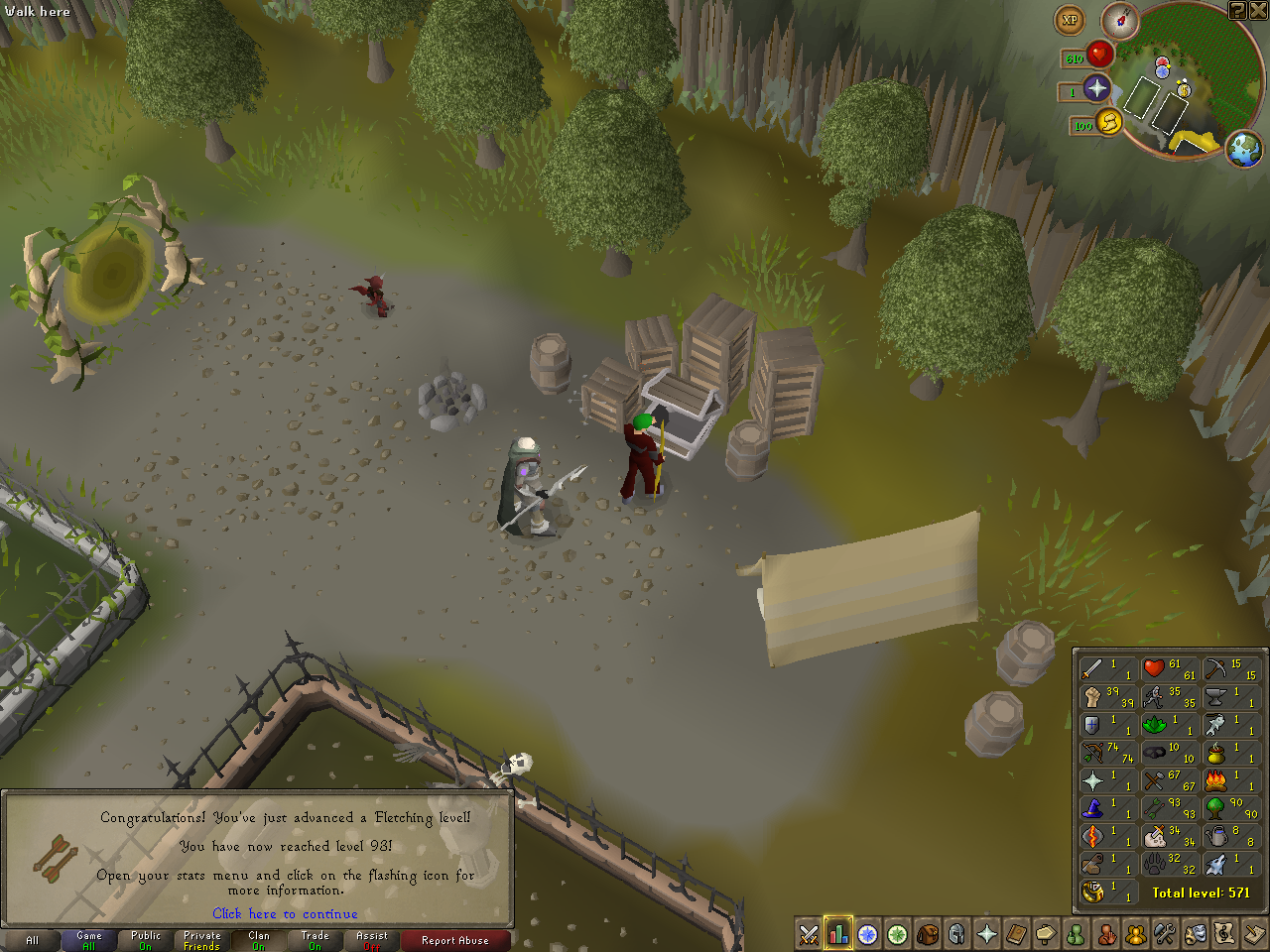This screenshot has height=952, width=1270.
Task: Click here to continue the level-up message
Action: pyautogui.click(x=285, y=914)
